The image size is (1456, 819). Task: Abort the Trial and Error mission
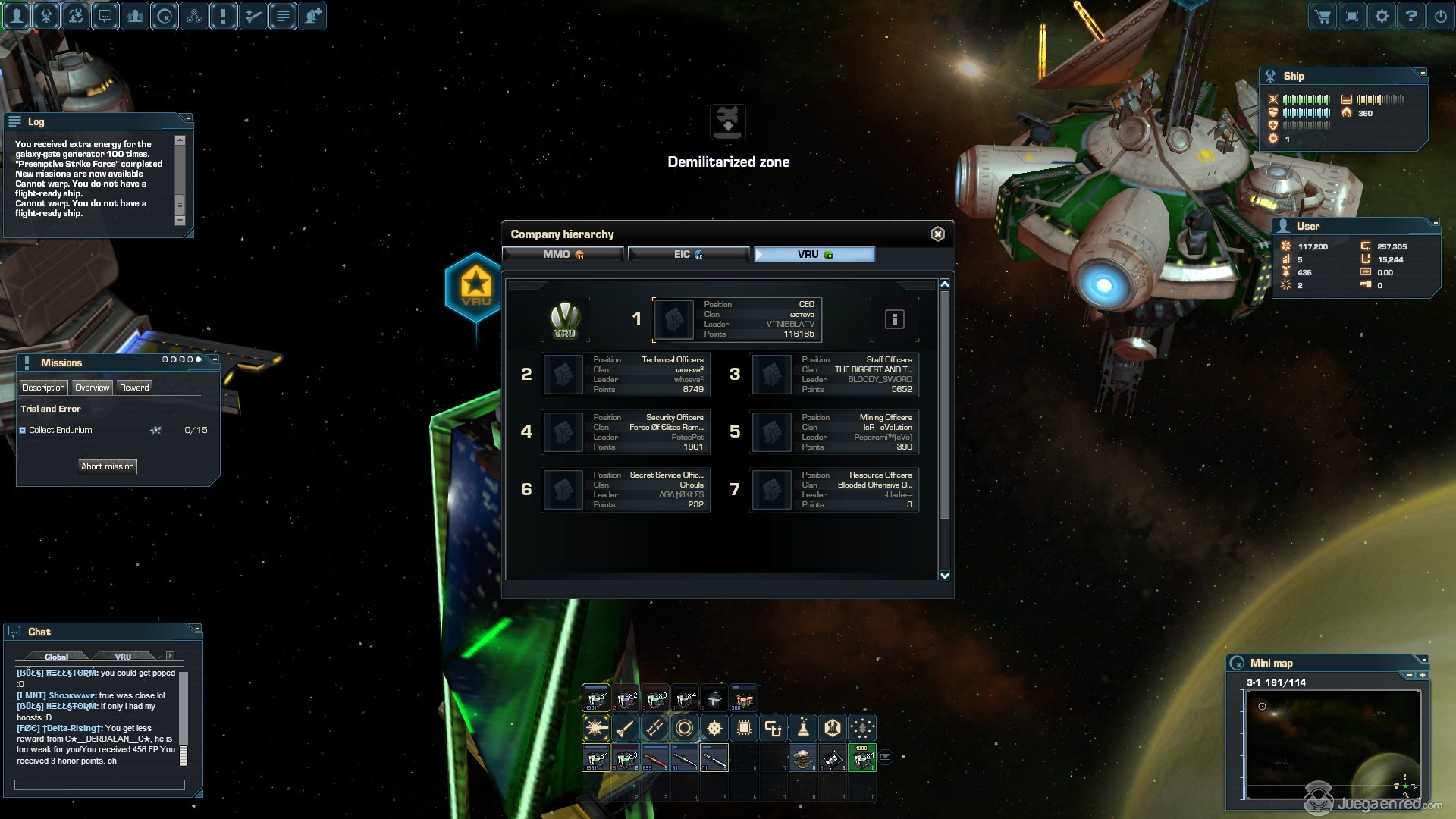pyautogui.click(x=108, y=466)
